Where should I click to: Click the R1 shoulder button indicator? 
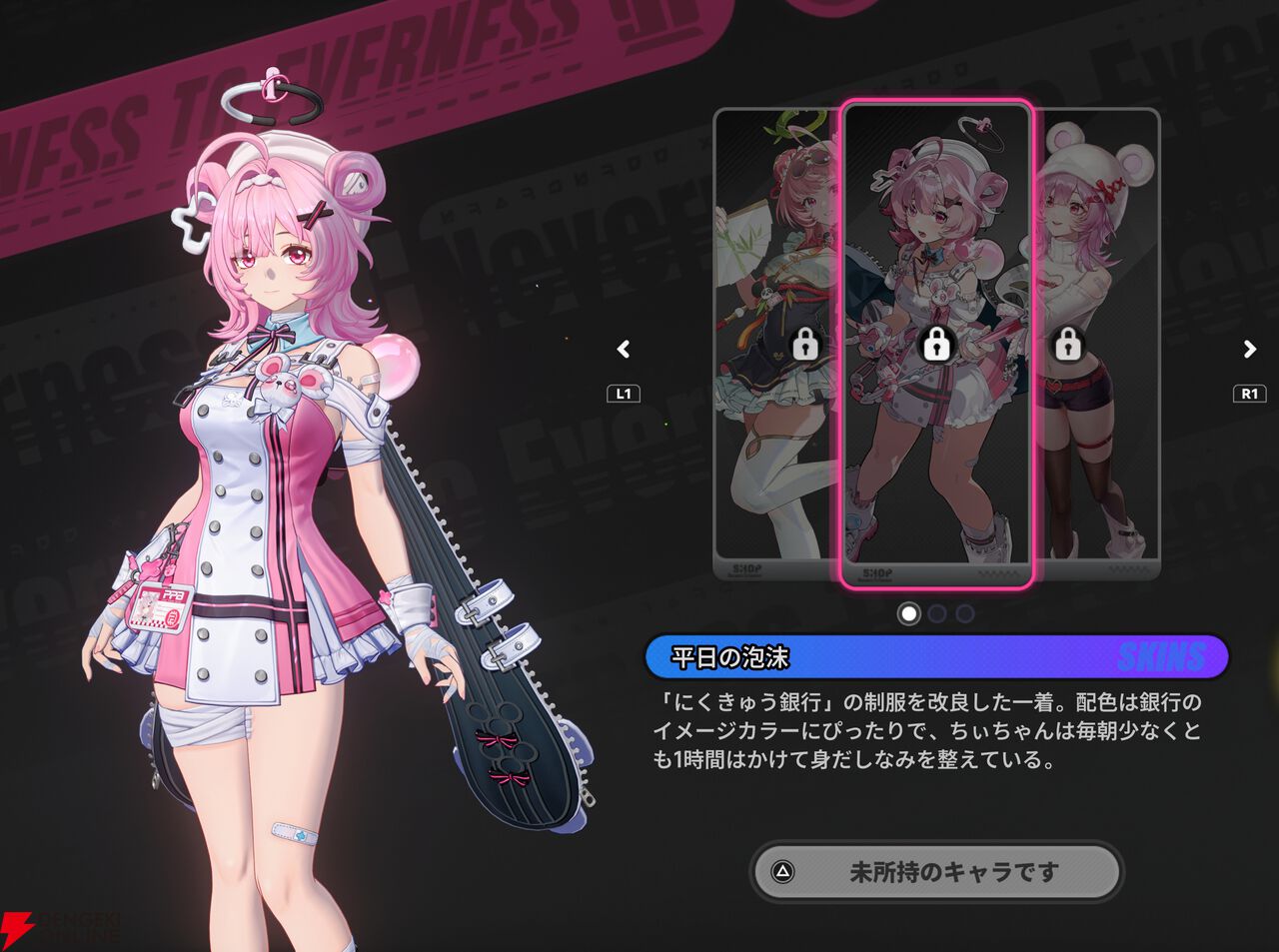(x=1248, y=394)
